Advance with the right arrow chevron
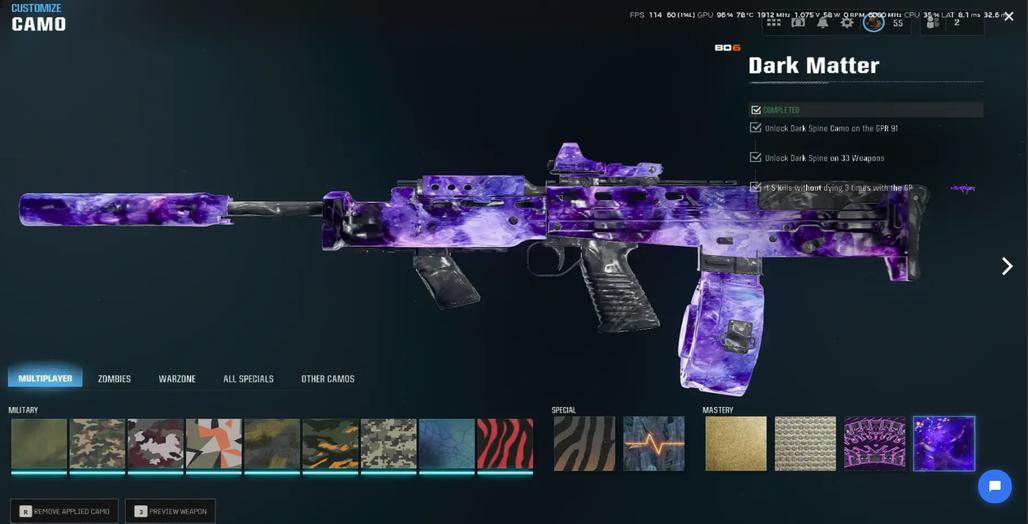 pos(1007,266)
